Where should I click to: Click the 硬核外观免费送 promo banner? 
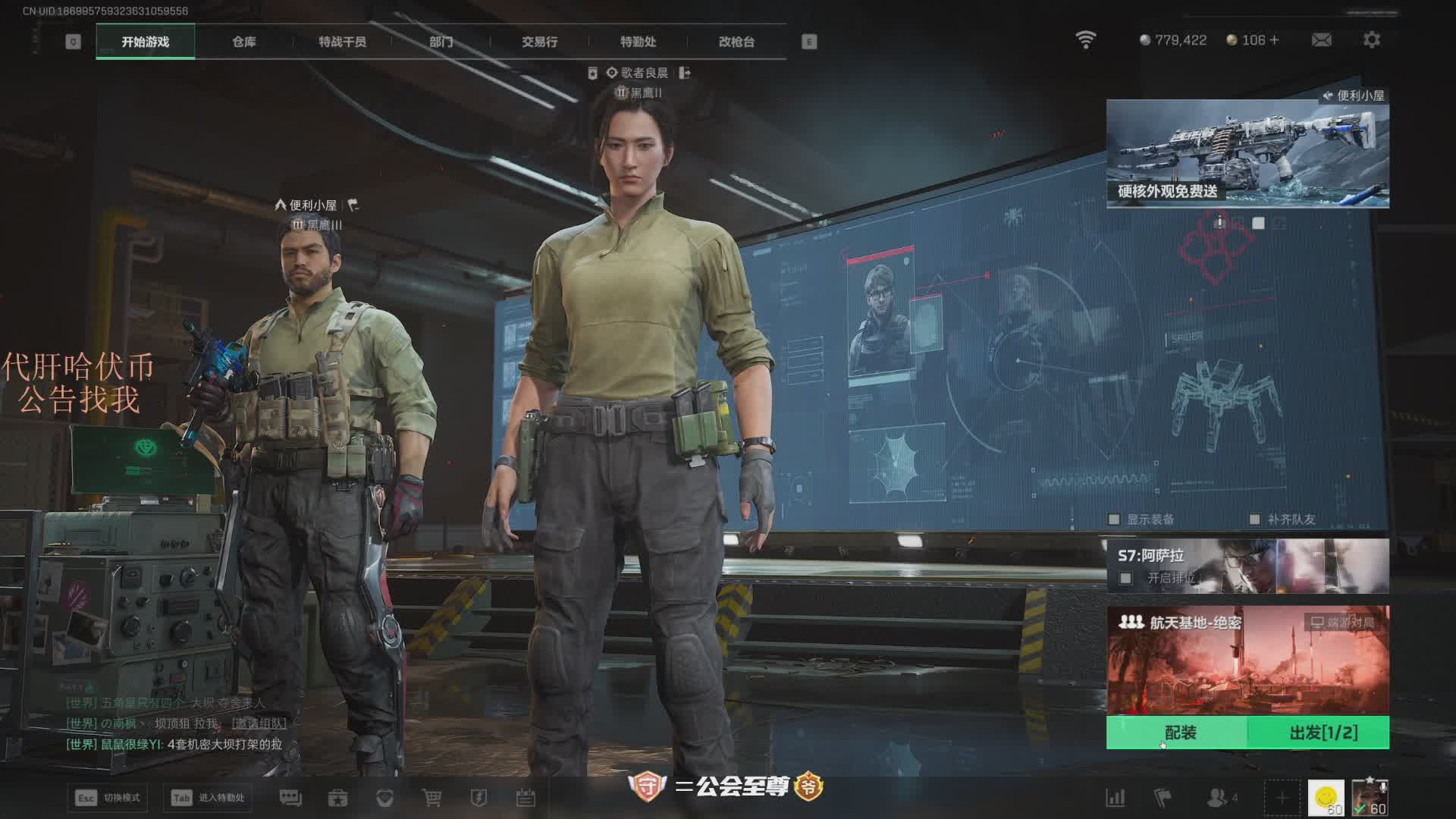click(1247, 155)
